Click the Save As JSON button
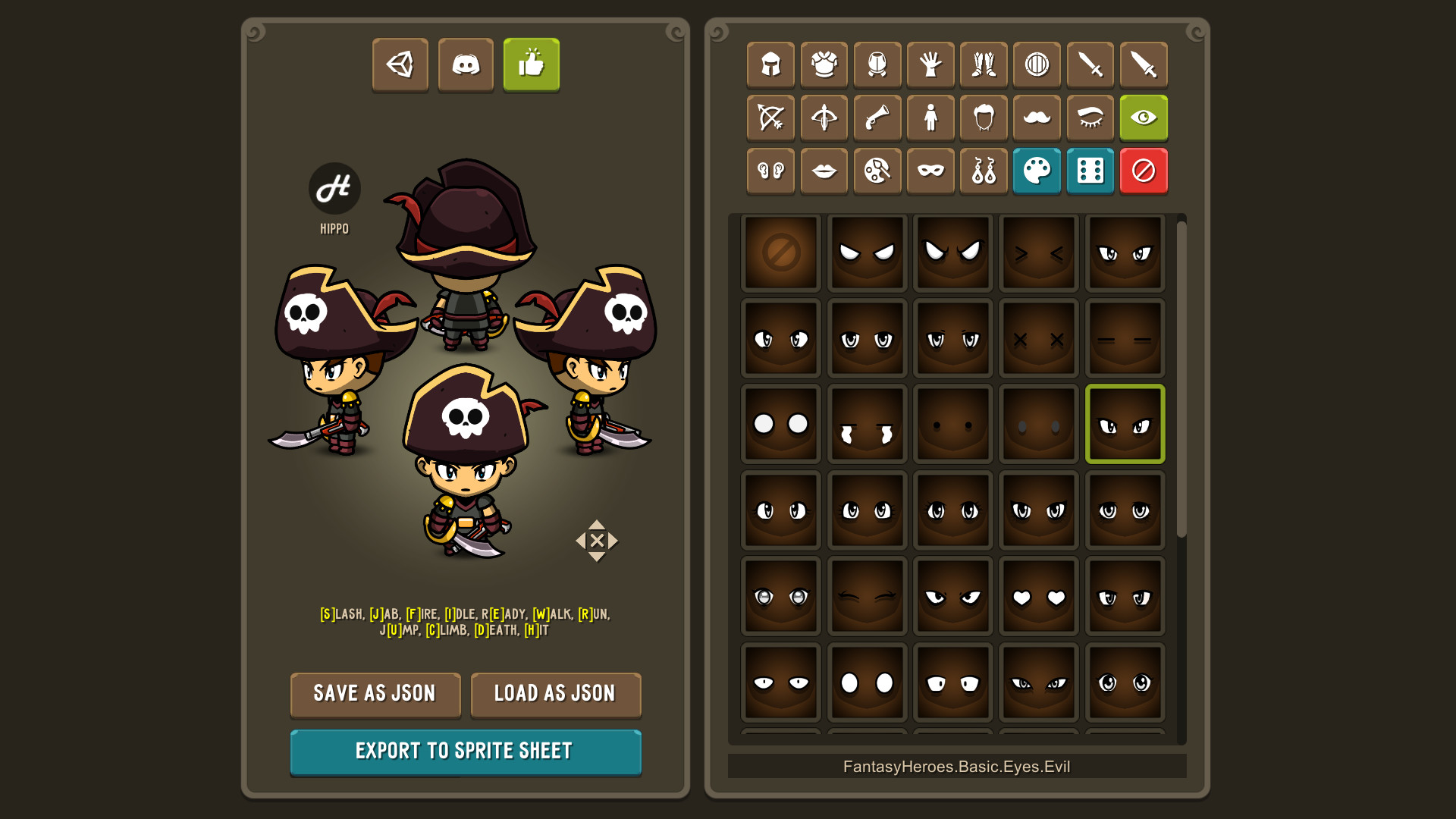Viewport: 1456px width, 819px height. [375, 694]
